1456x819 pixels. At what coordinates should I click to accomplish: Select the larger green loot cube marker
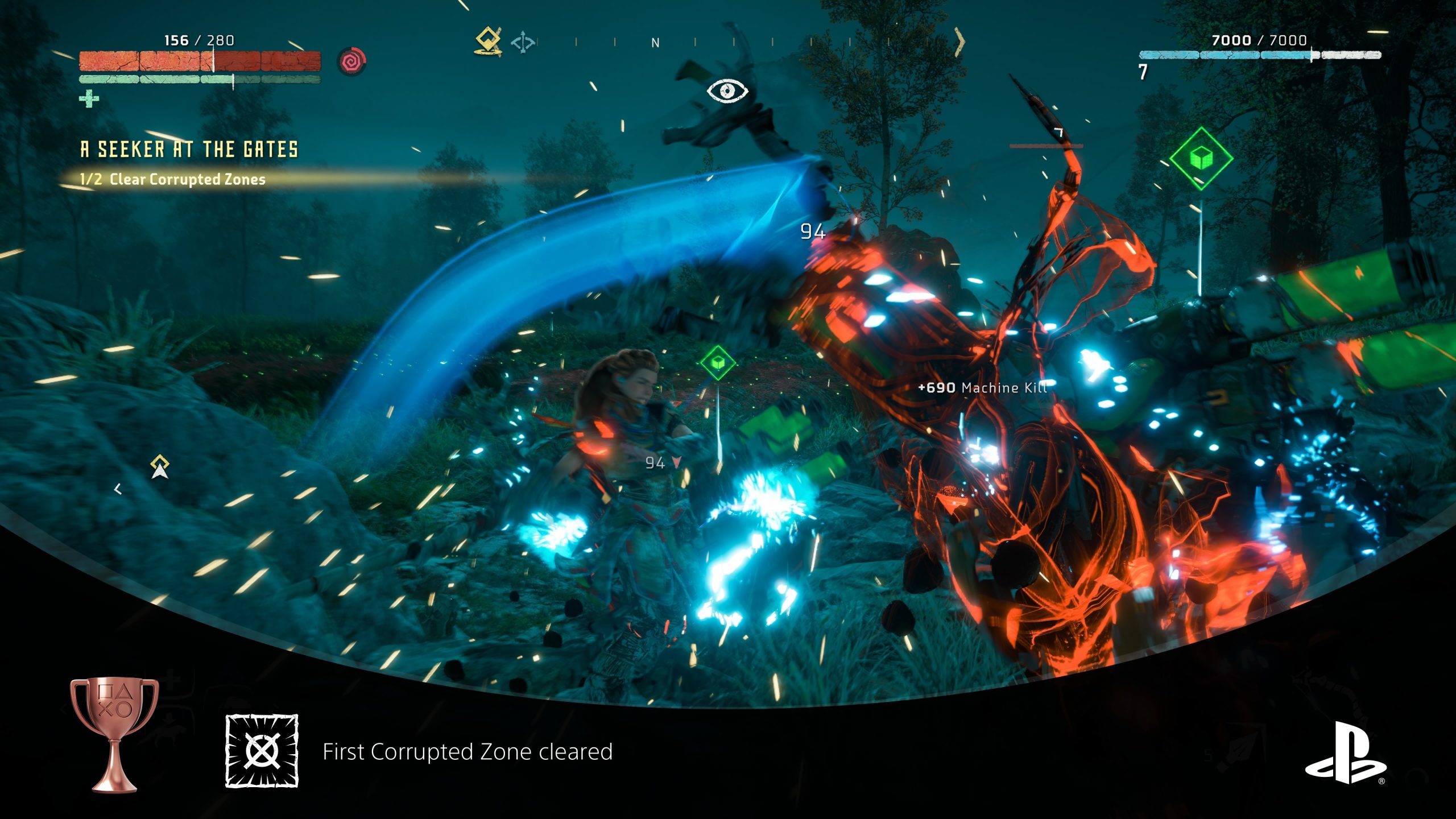[1201, 158]
